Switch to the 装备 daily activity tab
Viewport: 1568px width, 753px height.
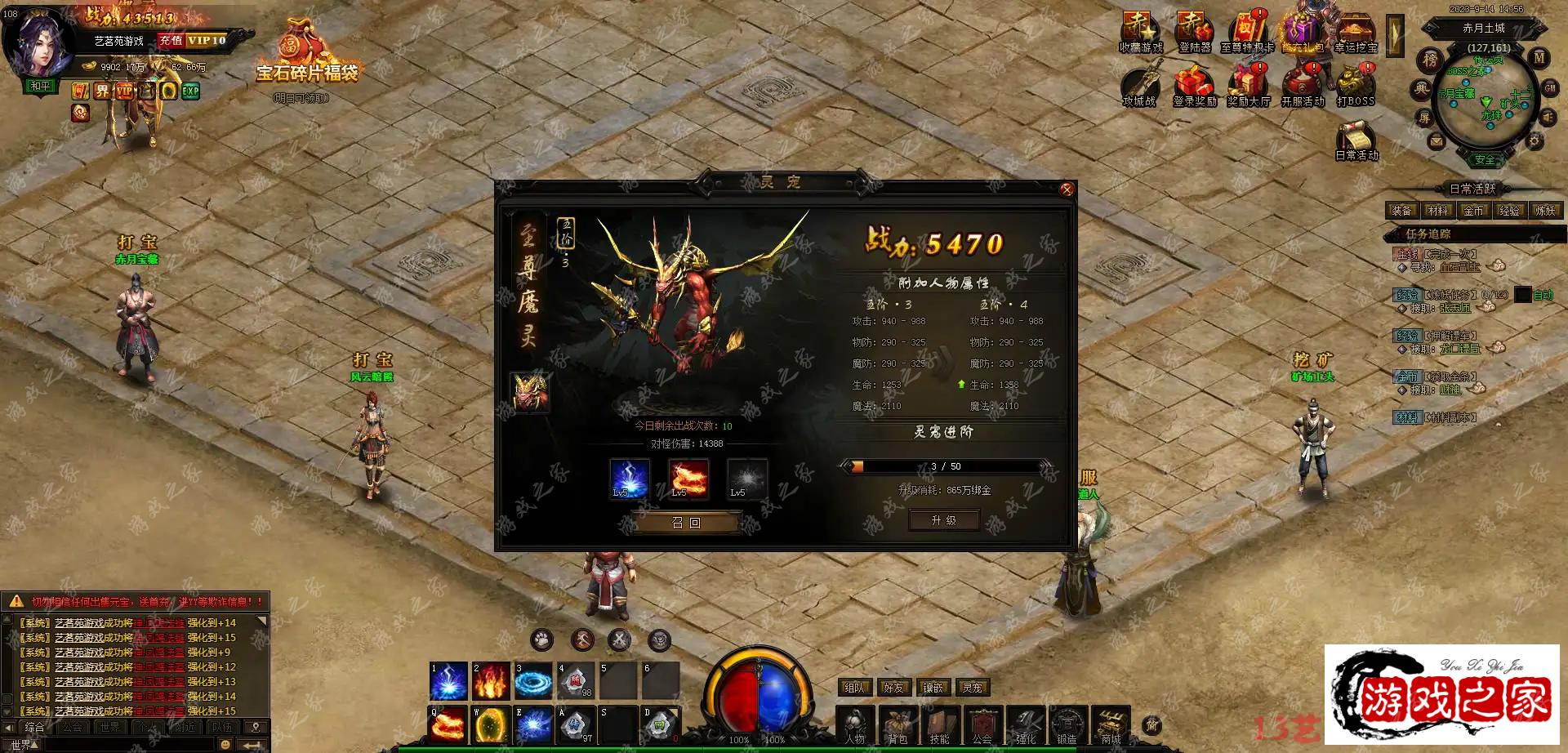[1402, 211]
